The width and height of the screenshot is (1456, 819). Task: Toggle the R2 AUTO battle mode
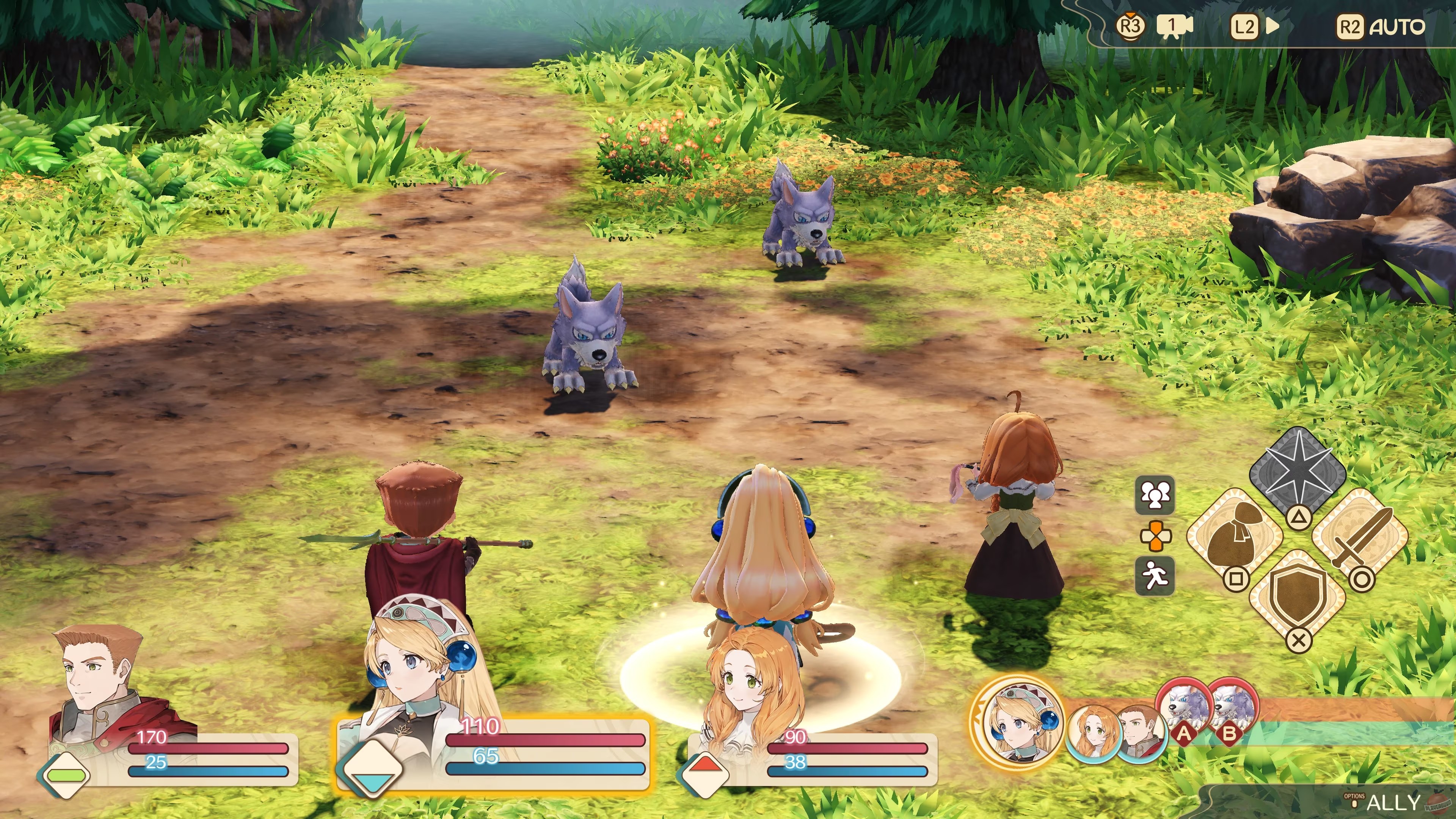(x=1379, y=26)
